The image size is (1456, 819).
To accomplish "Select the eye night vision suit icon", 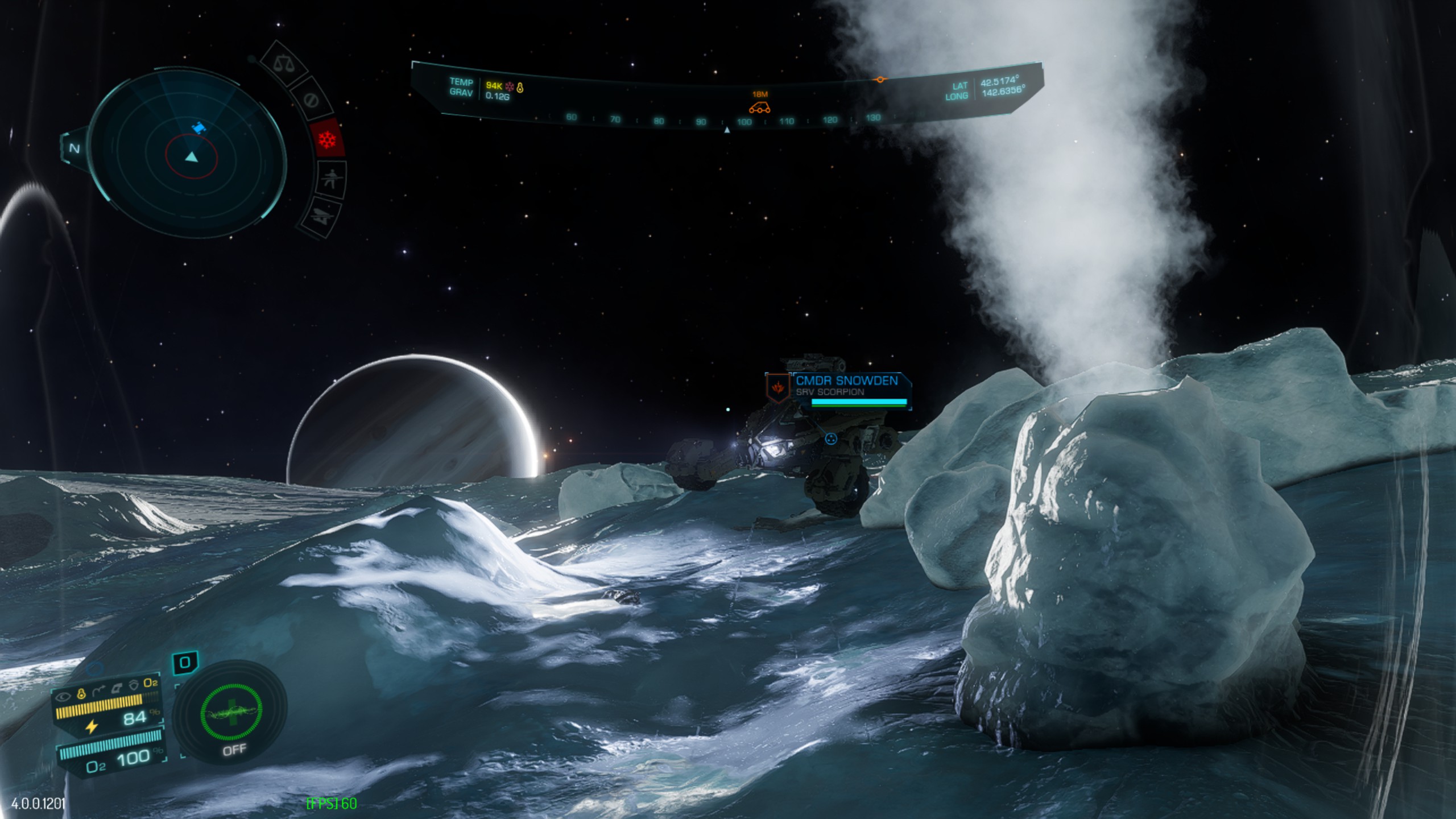I will (x=63, y=695).
